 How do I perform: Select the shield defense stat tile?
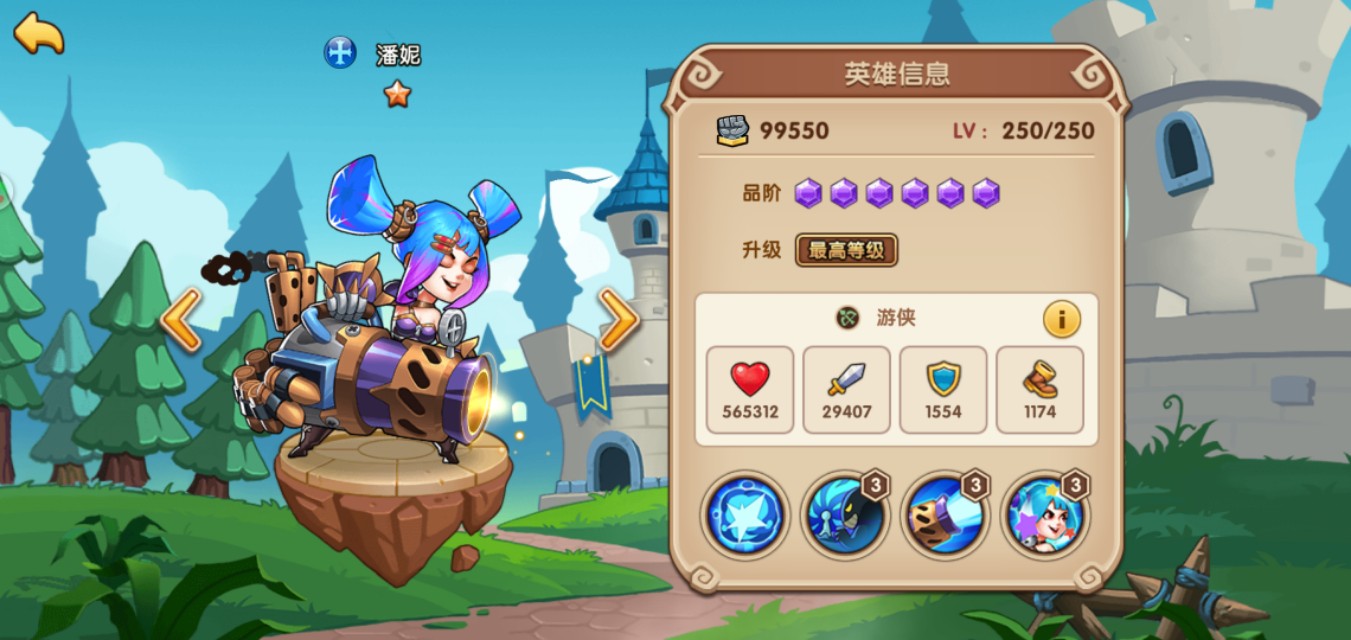point(943,390)
